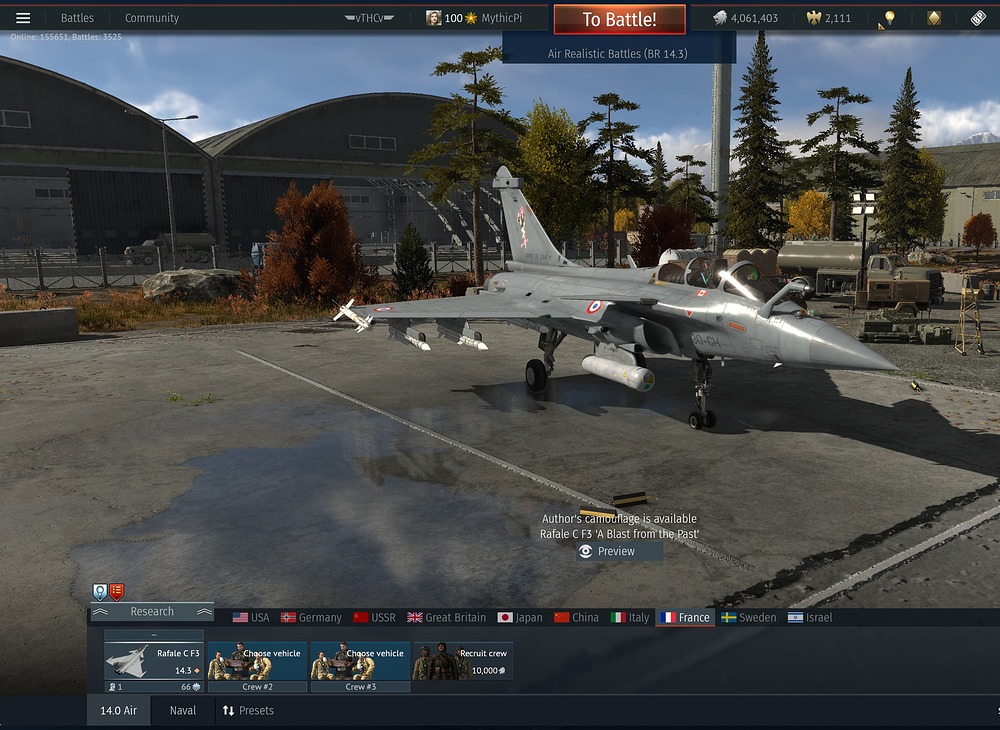1000x730 pixels.
Task: Select the Germany nation tab
Action: [311, 618]
